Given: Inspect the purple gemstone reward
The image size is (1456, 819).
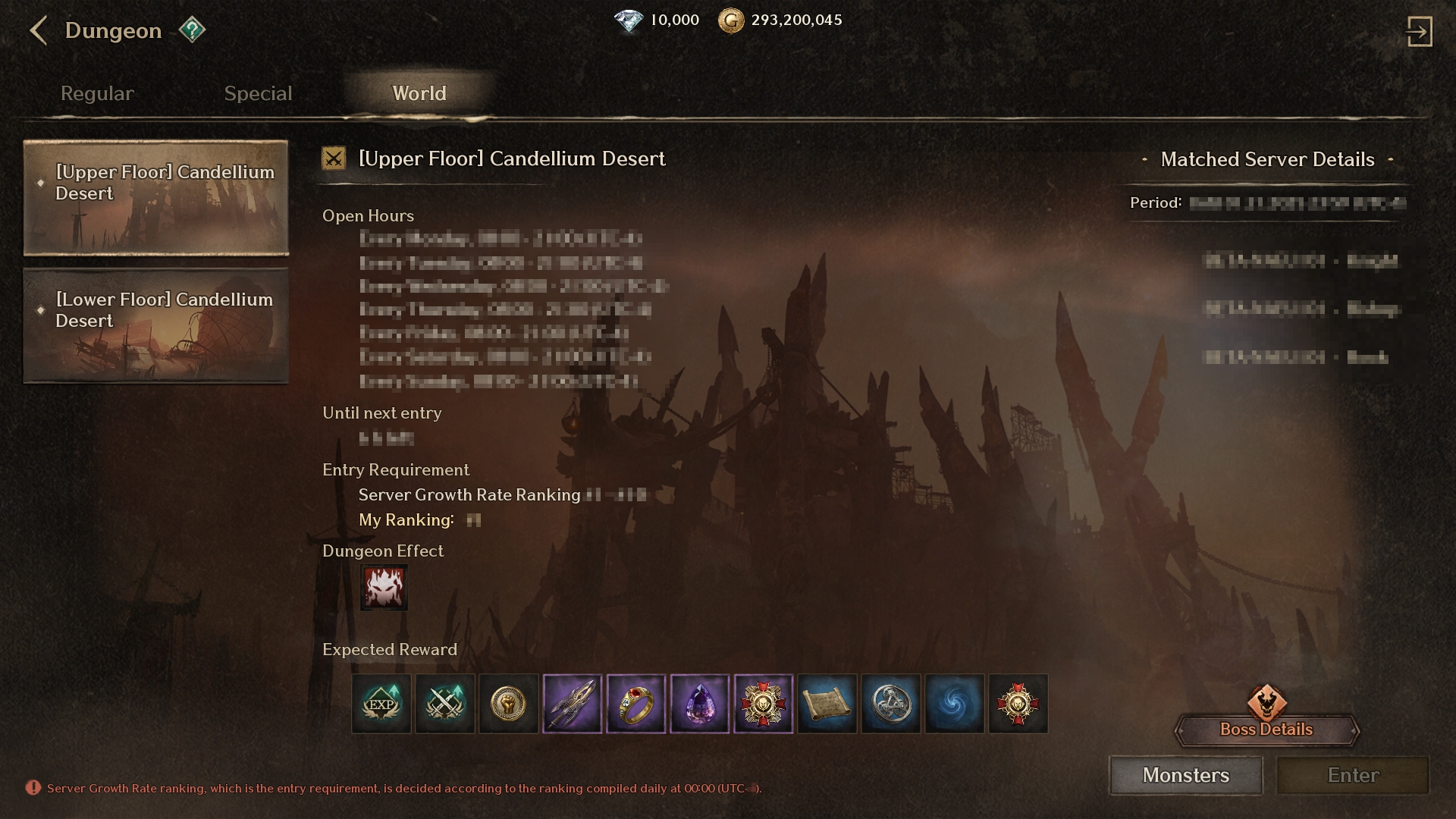Looking at the screenshot, I should pyautogui.click(x=700, y=704).
